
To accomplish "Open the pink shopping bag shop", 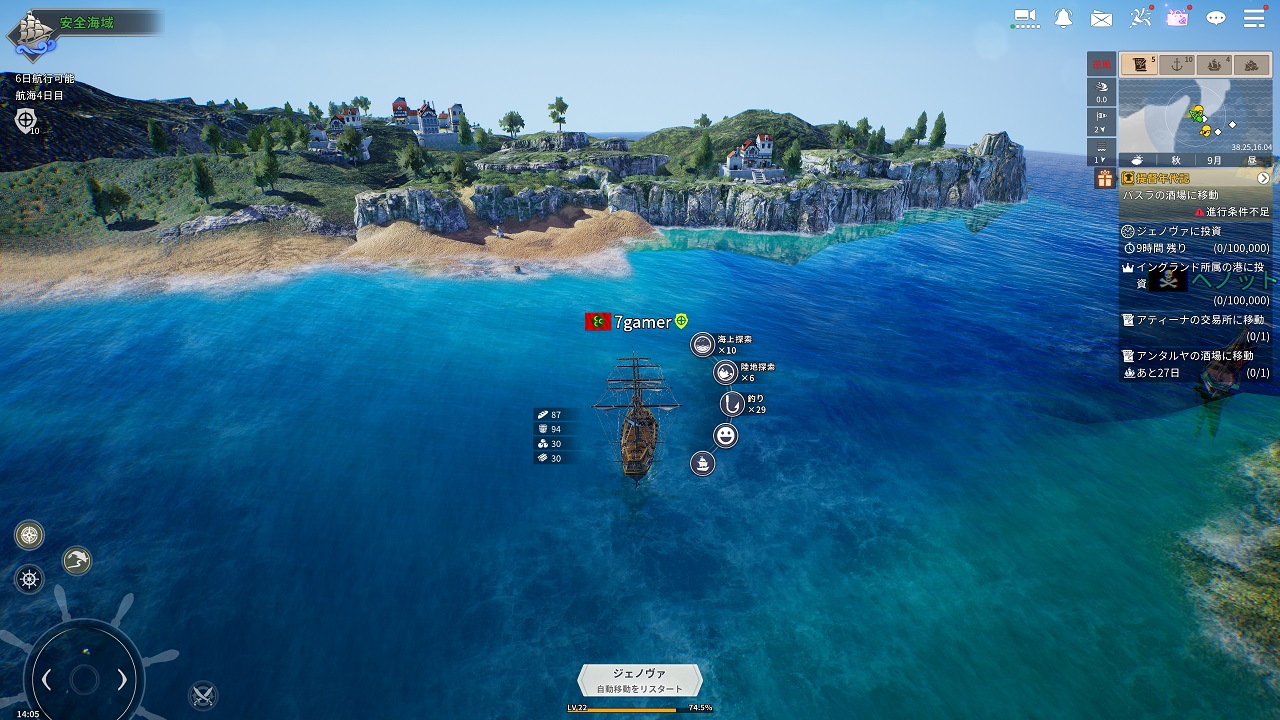I will pos(1178,18).
